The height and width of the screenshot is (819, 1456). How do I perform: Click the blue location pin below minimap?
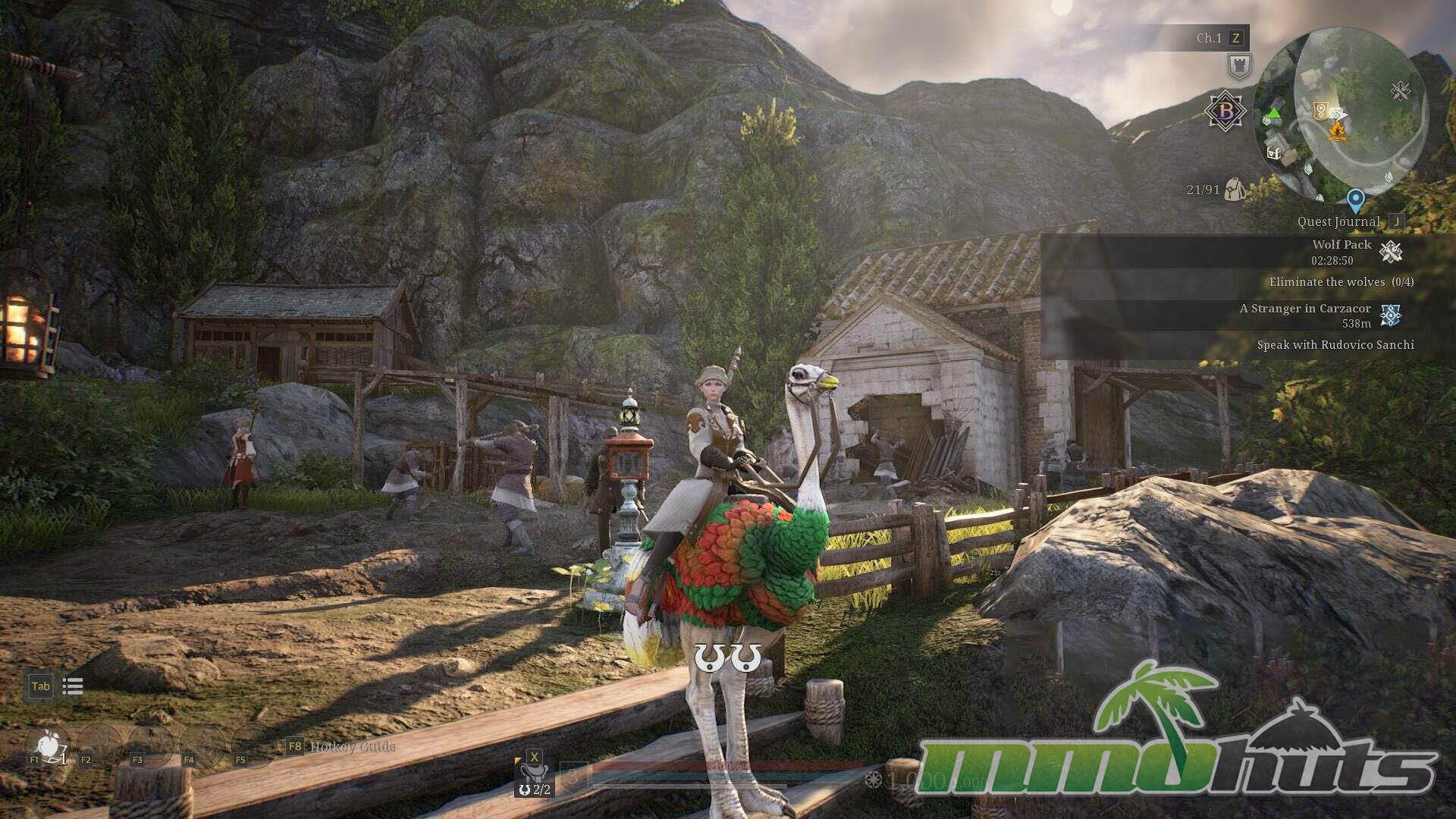click(1355, 200)
